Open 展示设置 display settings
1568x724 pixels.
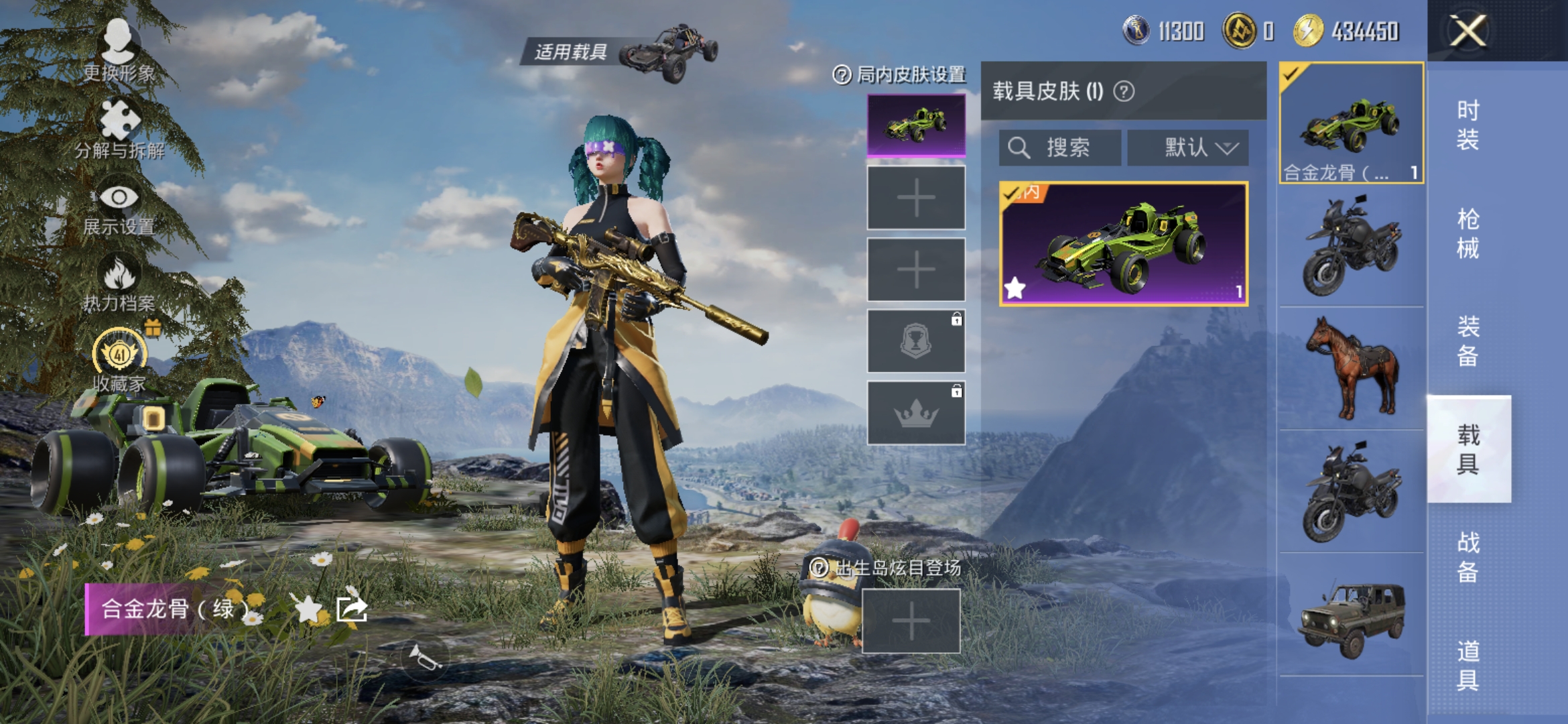[x=119, y=206]
